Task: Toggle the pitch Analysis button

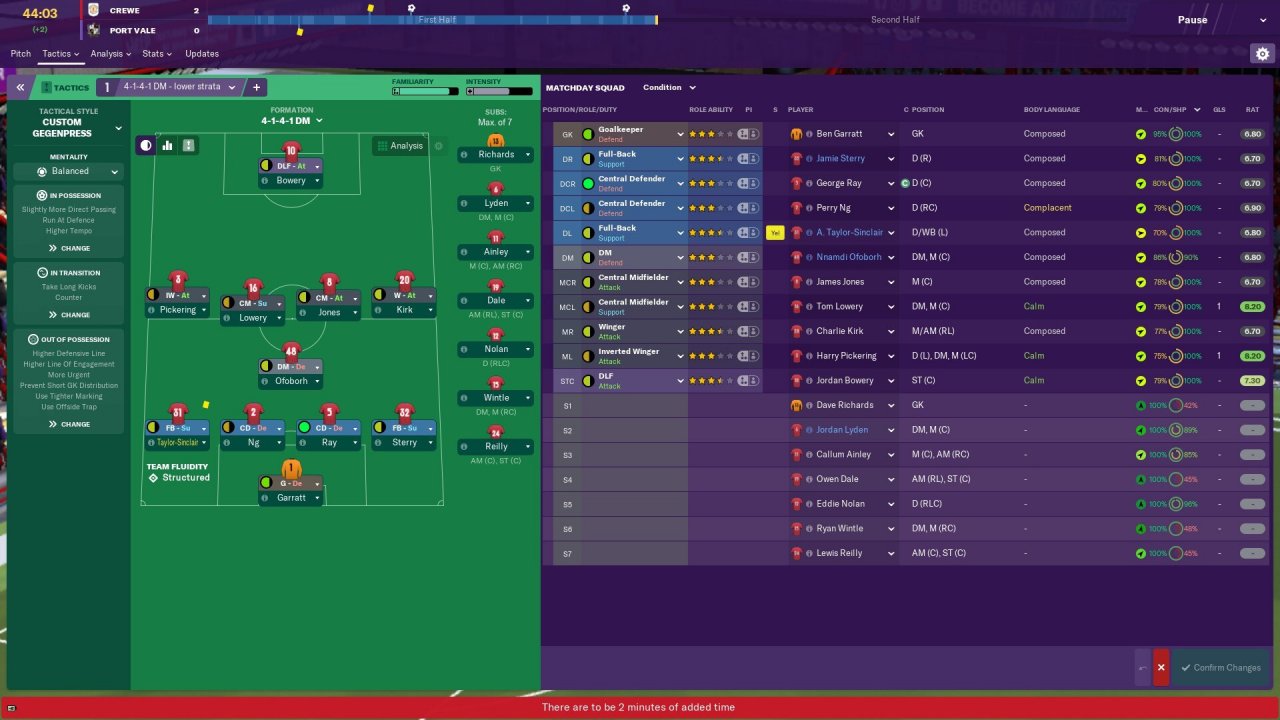Action: 400,146
